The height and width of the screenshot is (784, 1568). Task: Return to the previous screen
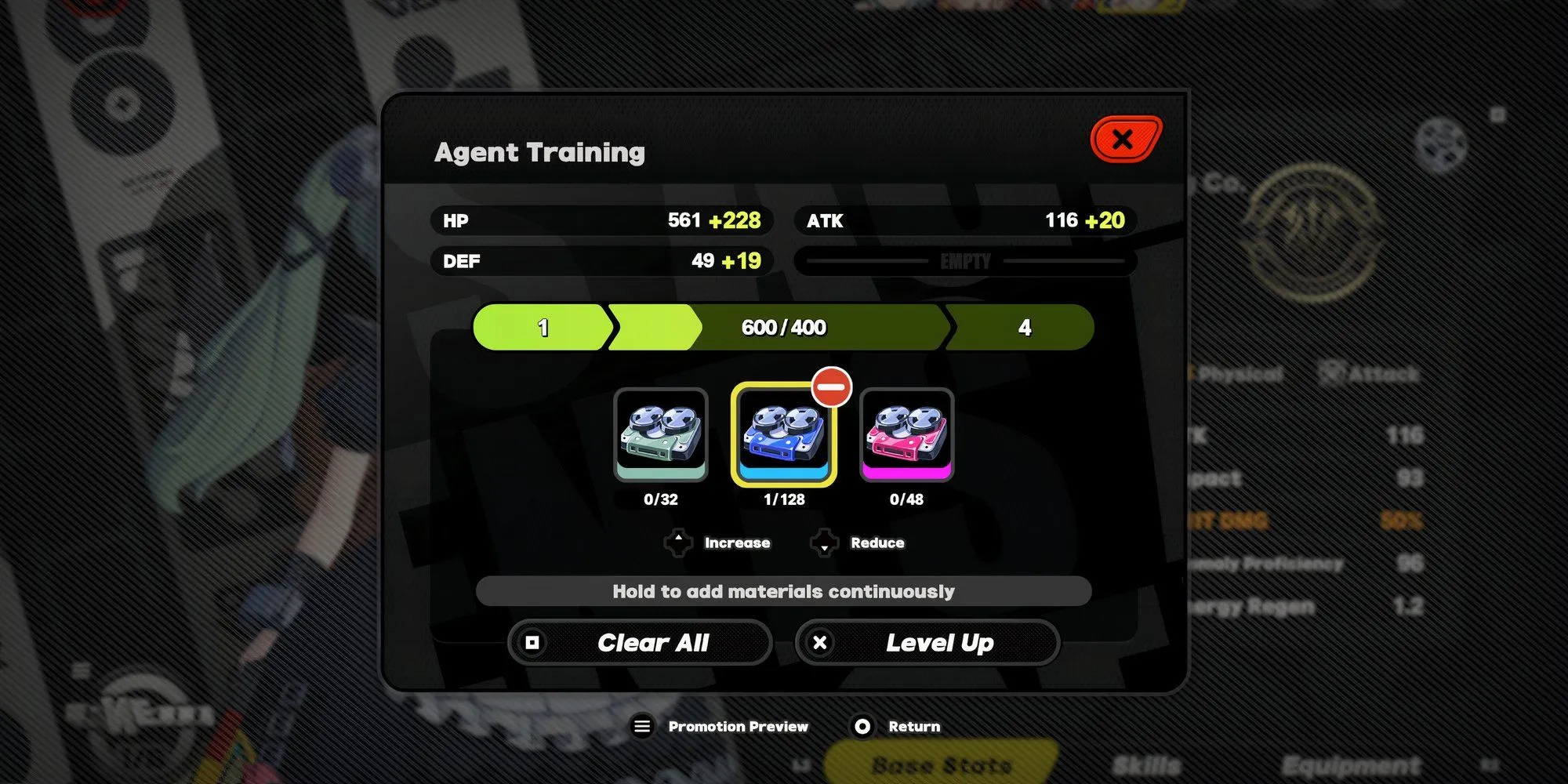pyautogui.click(x=897, y=727)
